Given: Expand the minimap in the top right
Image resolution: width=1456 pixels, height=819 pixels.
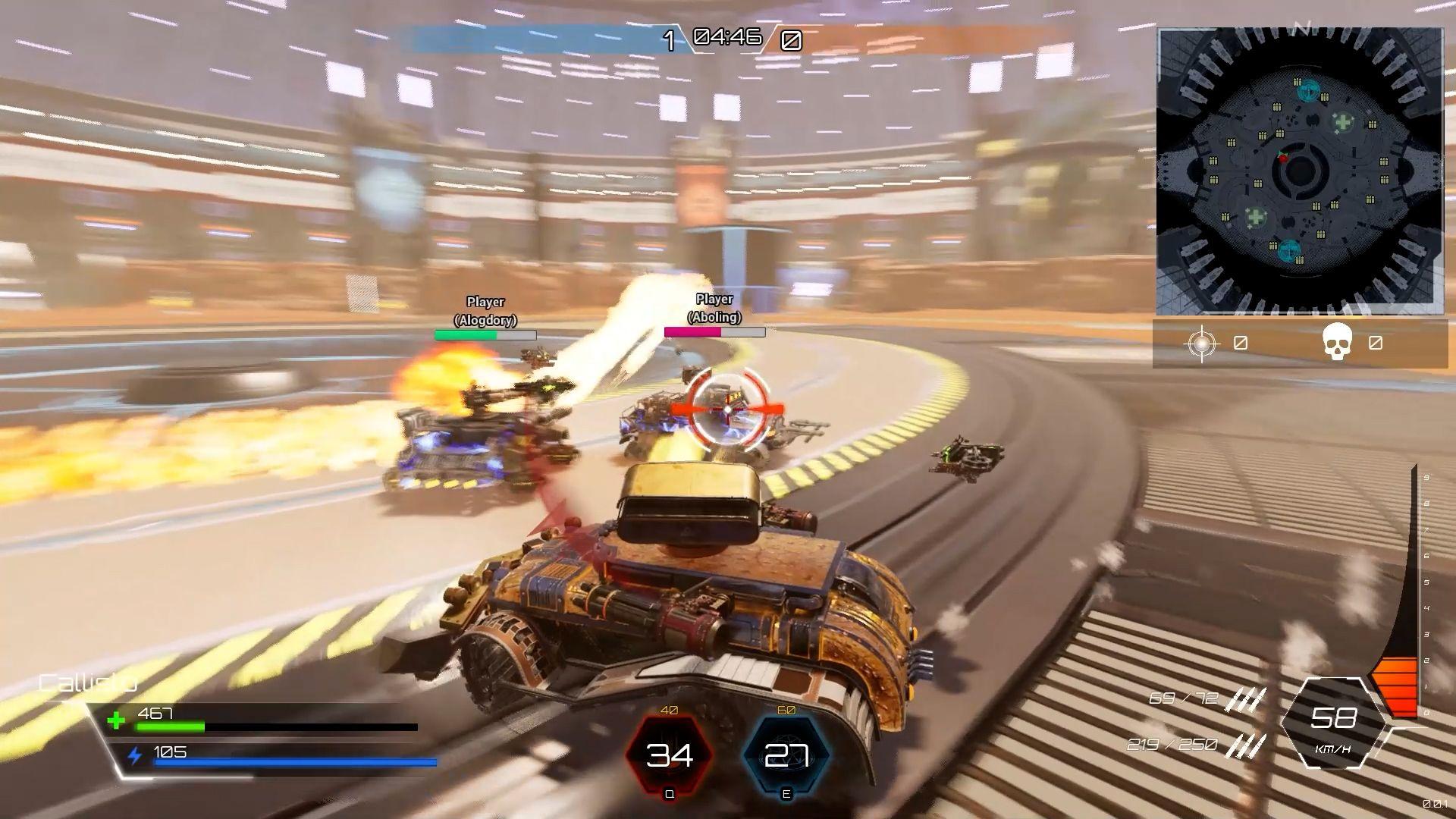Looking at the screenshot, I should (1298, 170).
